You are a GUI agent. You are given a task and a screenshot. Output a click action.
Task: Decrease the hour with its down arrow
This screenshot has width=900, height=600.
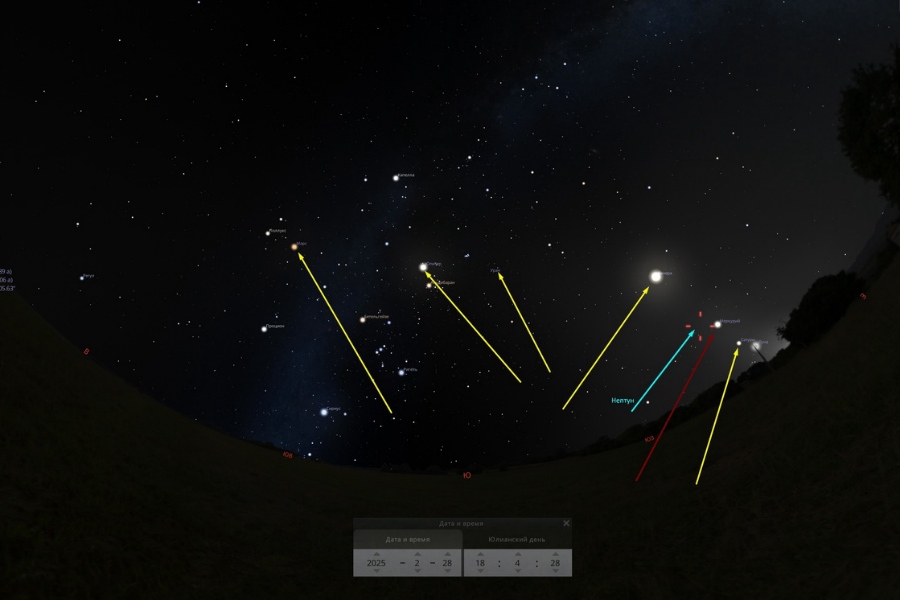[x=480, y=573]
